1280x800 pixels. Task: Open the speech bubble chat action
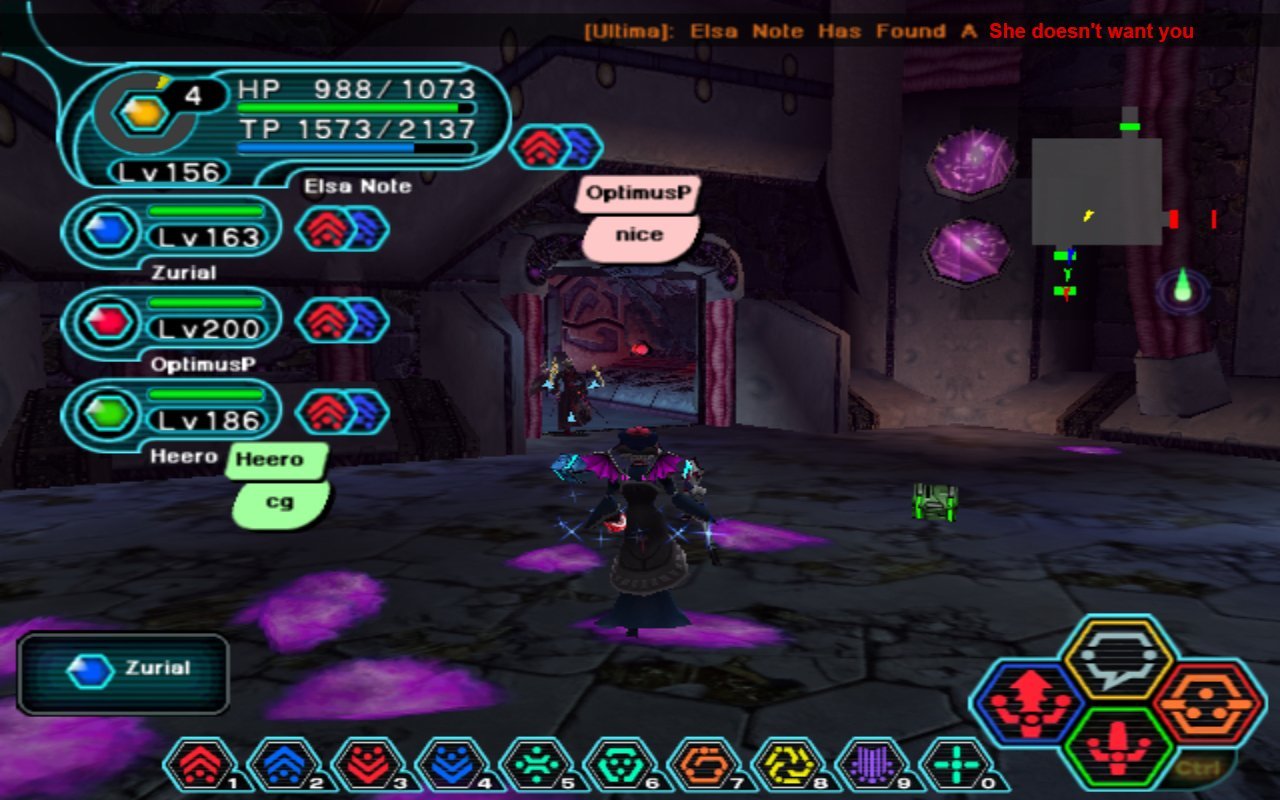tap(1117, 659)
